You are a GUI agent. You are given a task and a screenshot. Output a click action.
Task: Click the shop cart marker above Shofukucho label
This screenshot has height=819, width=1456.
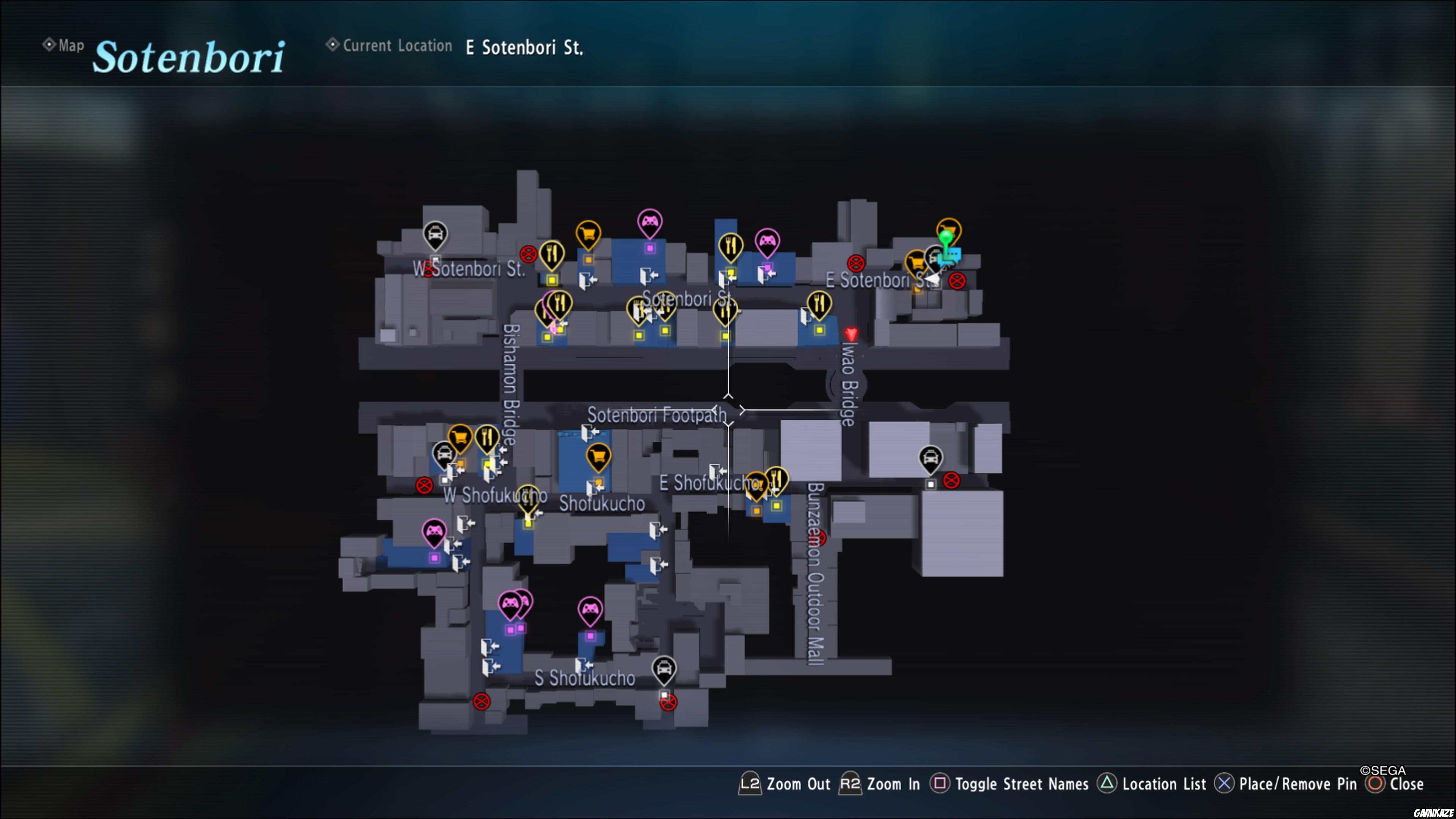598,455
